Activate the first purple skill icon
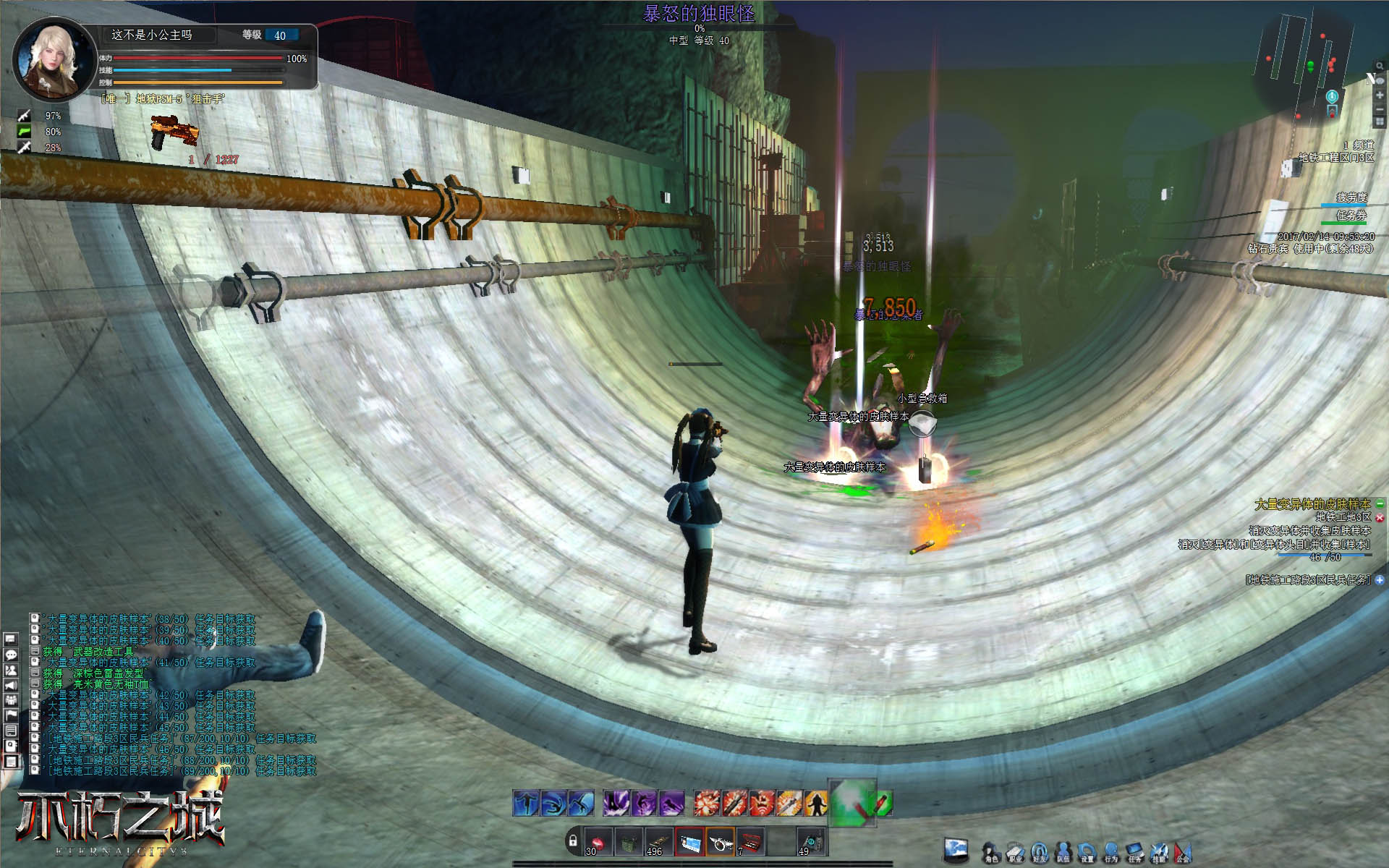 616,803
